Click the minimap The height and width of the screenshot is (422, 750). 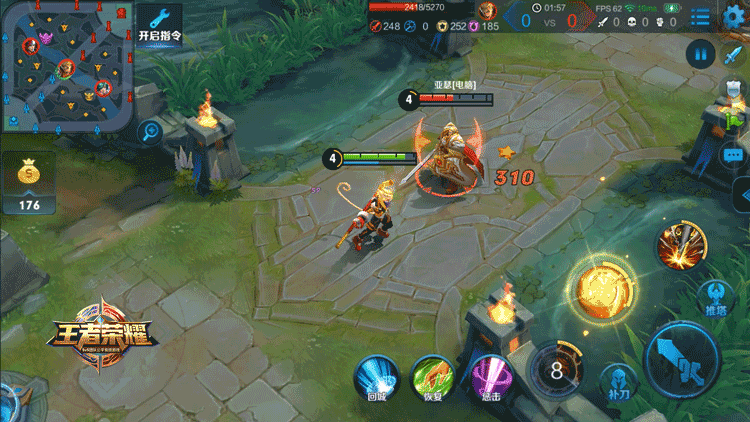click(x=66, y=67)
